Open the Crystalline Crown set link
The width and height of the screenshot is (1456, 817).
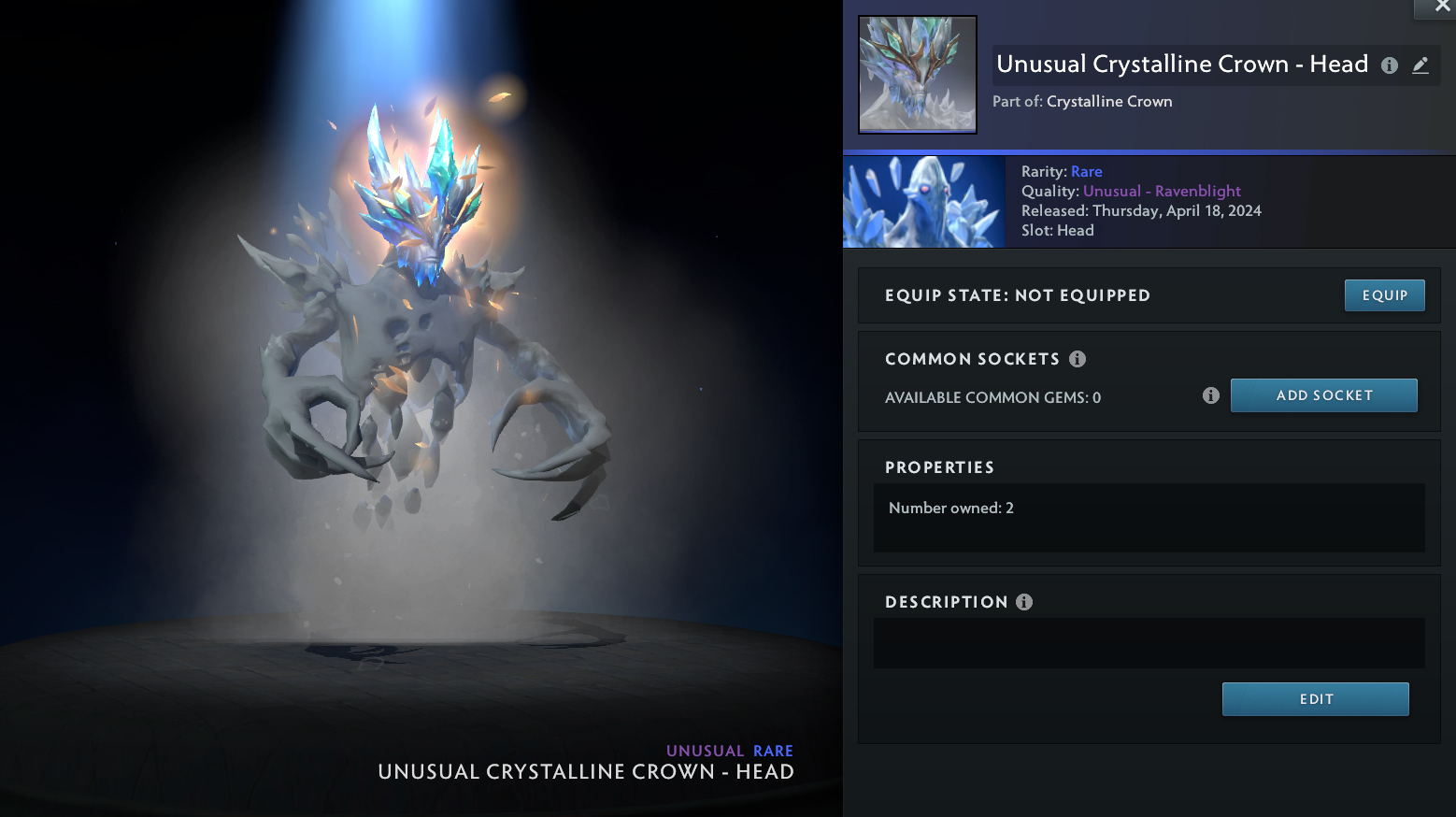(x=1109, y=101)
